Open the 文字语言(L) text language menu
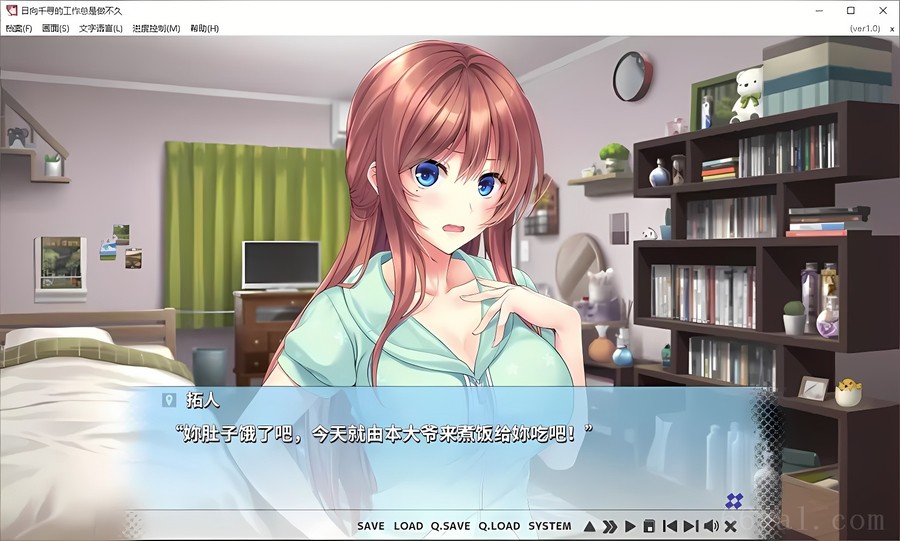900x541 pixels. point(101,28)
